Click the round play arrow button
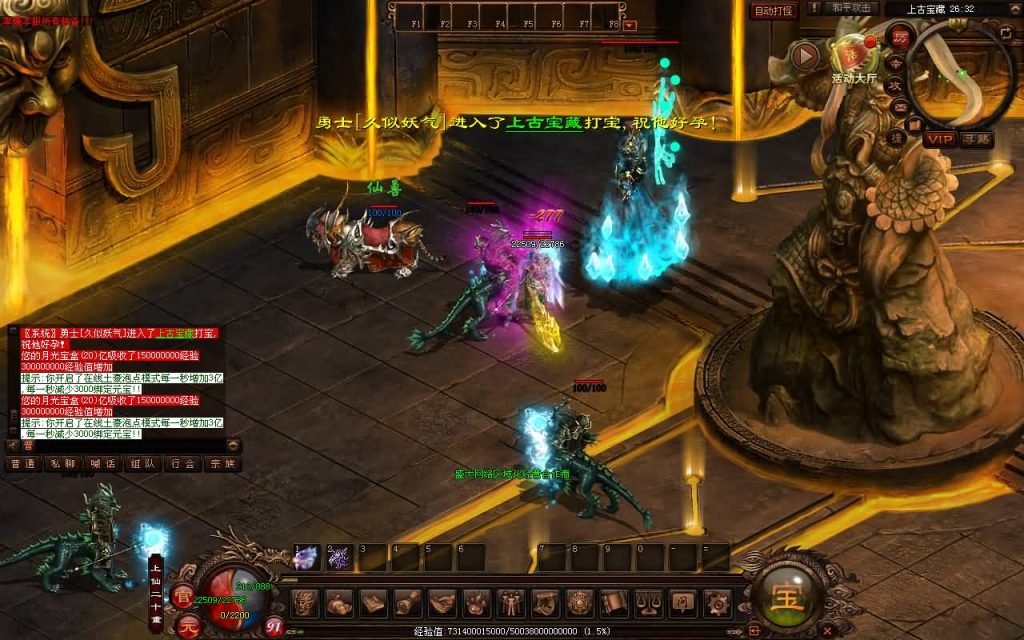The image size is (1024, 640). tap(805, 55)
